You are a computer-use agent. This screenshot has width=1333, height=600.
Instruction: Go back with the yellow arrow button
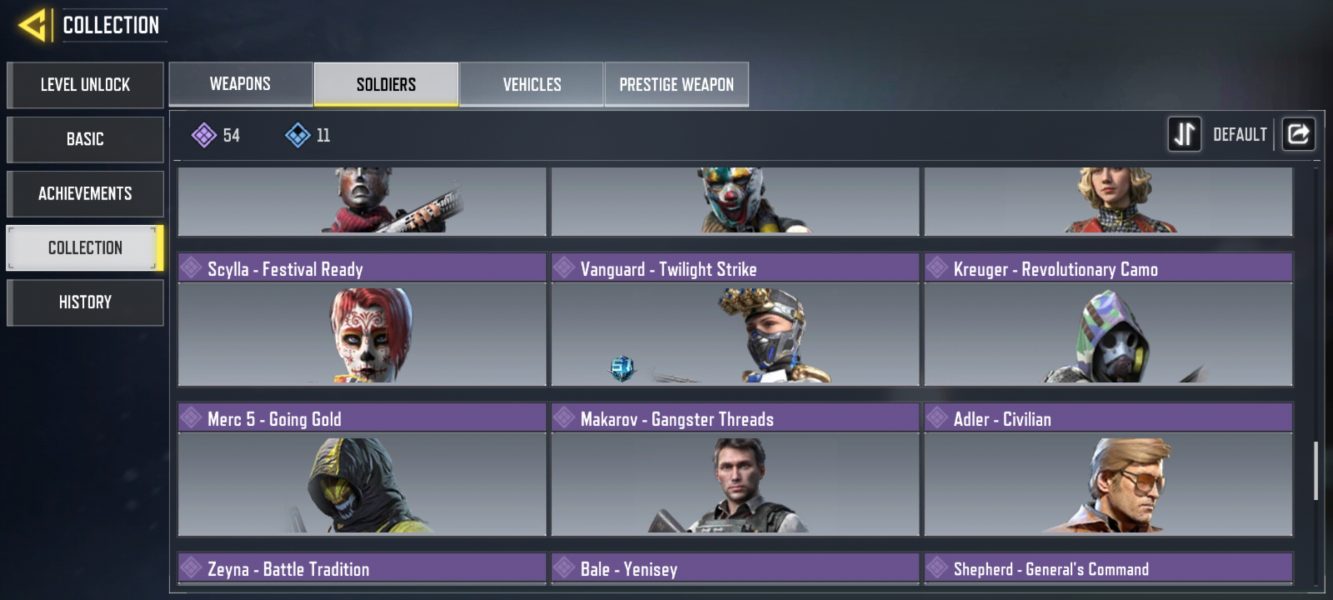pos(33,25)
